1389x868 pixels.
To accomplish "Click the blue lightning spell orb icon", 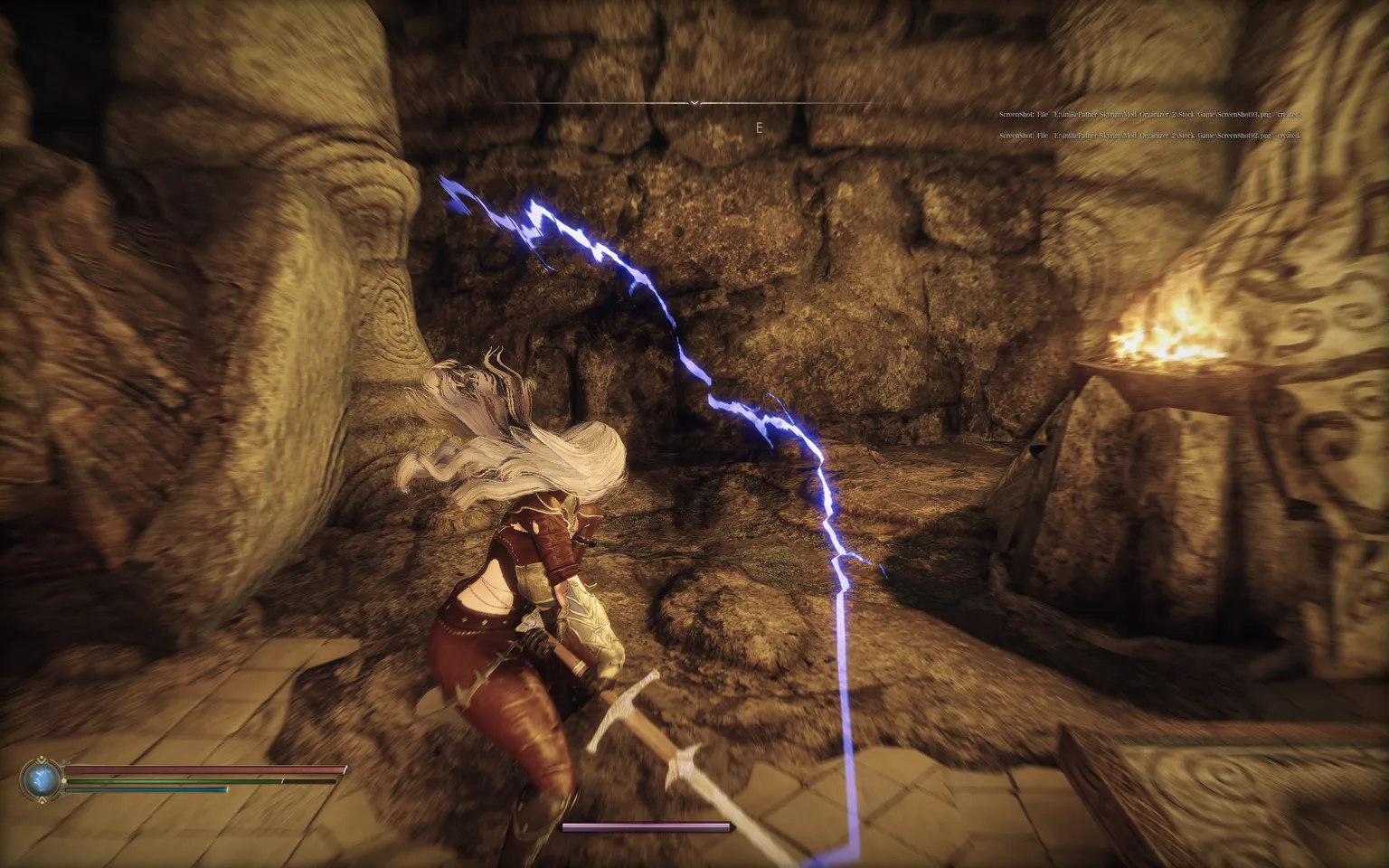I will [41, 779].
